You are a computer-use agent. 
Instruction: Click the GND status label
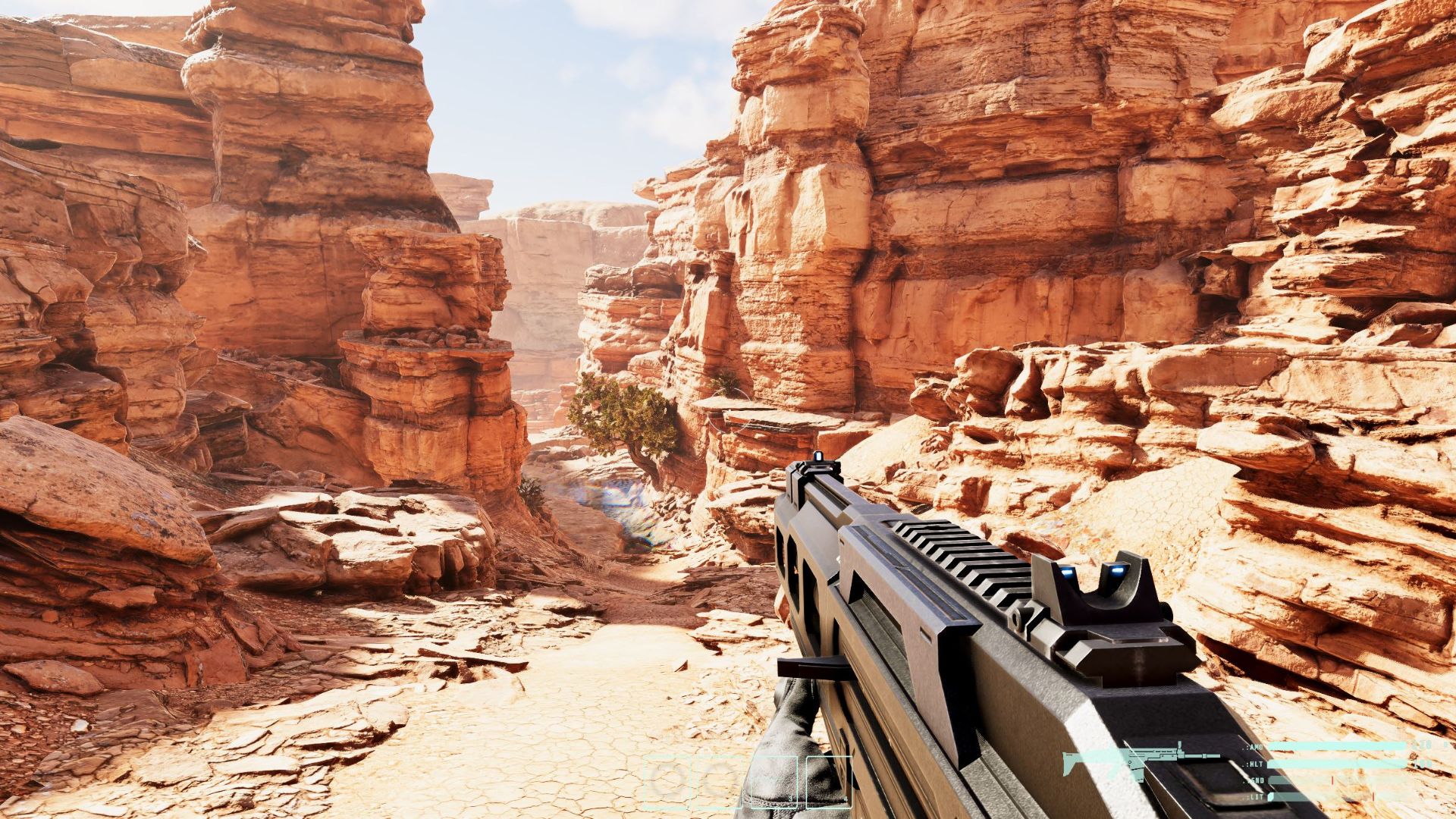[1257, 780]
